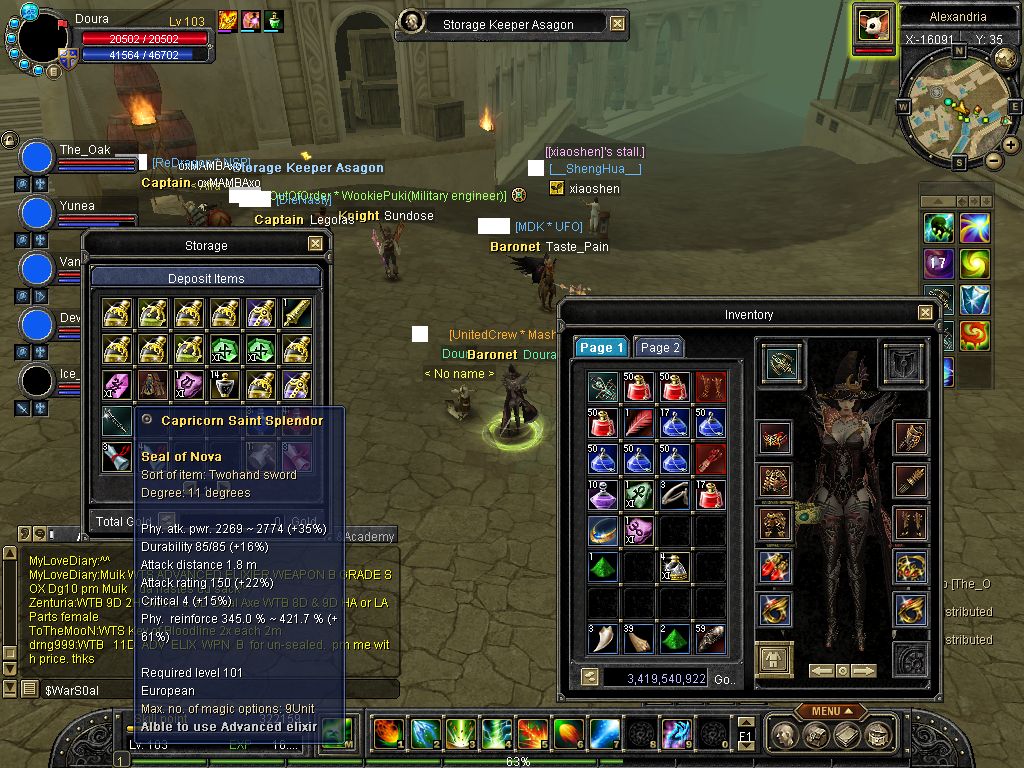Zoom out the minimap with minus button
The image size is (1024, 768).
click(x=994, y=160)
